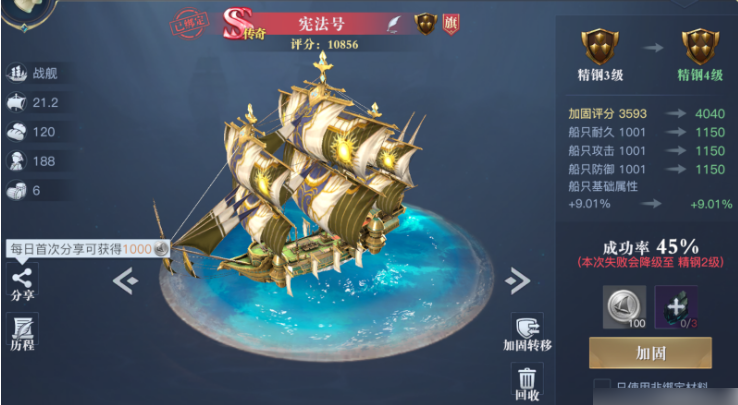Select the 旗 flag badge icon

coord(453,22)
